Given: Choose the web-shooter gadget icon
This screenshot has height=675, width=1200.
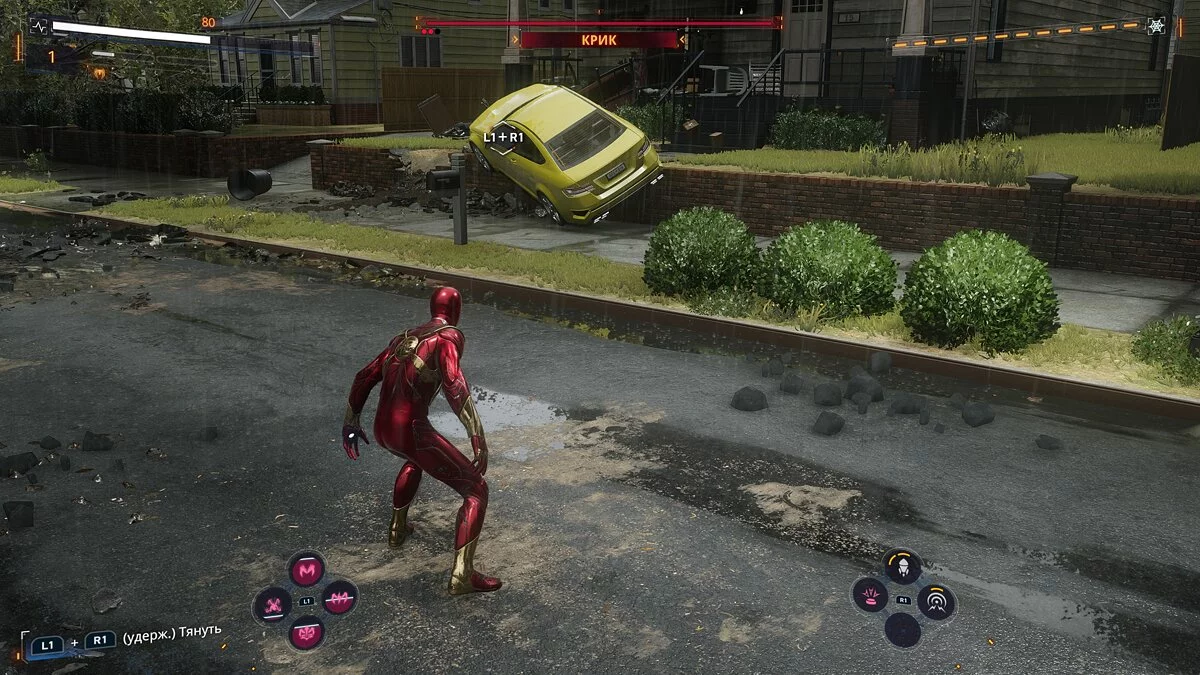Looking at the screenshot, I should [x=903, y=567].
